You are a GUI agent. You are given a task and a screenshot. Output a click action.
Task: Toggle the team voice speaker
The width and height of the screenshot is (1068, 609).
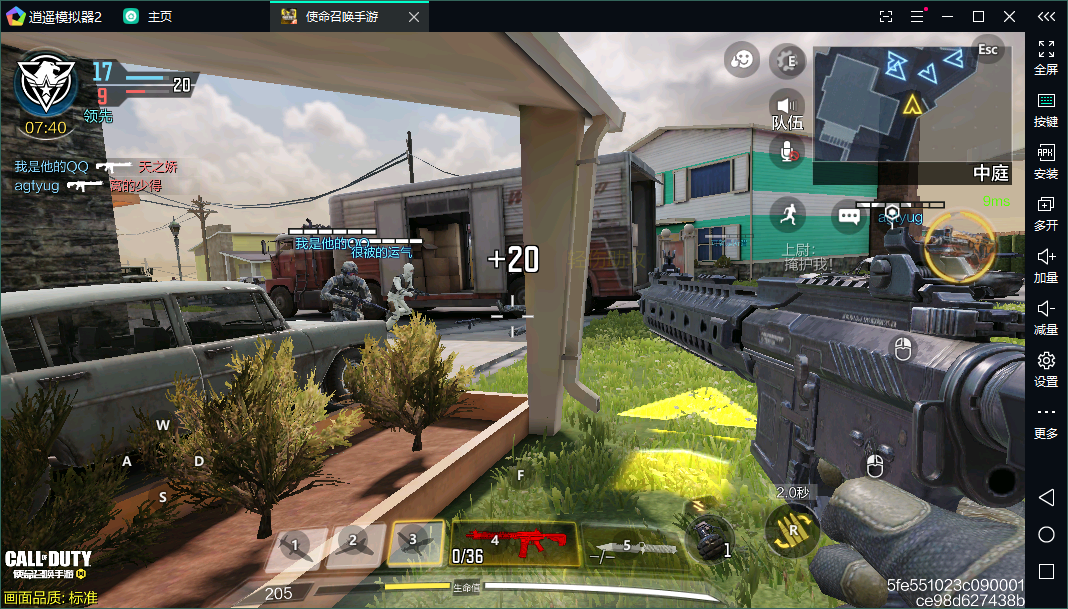click(788, 105)
